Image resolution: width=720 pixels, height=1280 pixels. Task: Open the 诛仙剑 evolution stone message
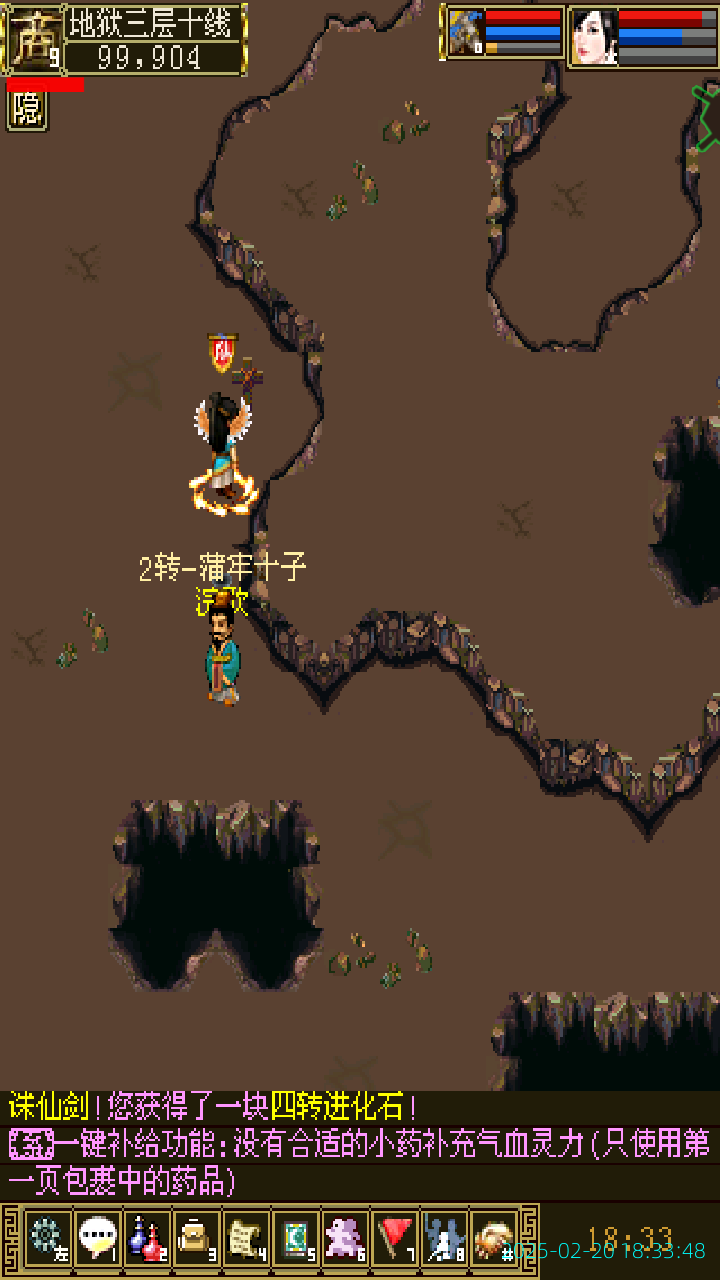point(212,1107)
